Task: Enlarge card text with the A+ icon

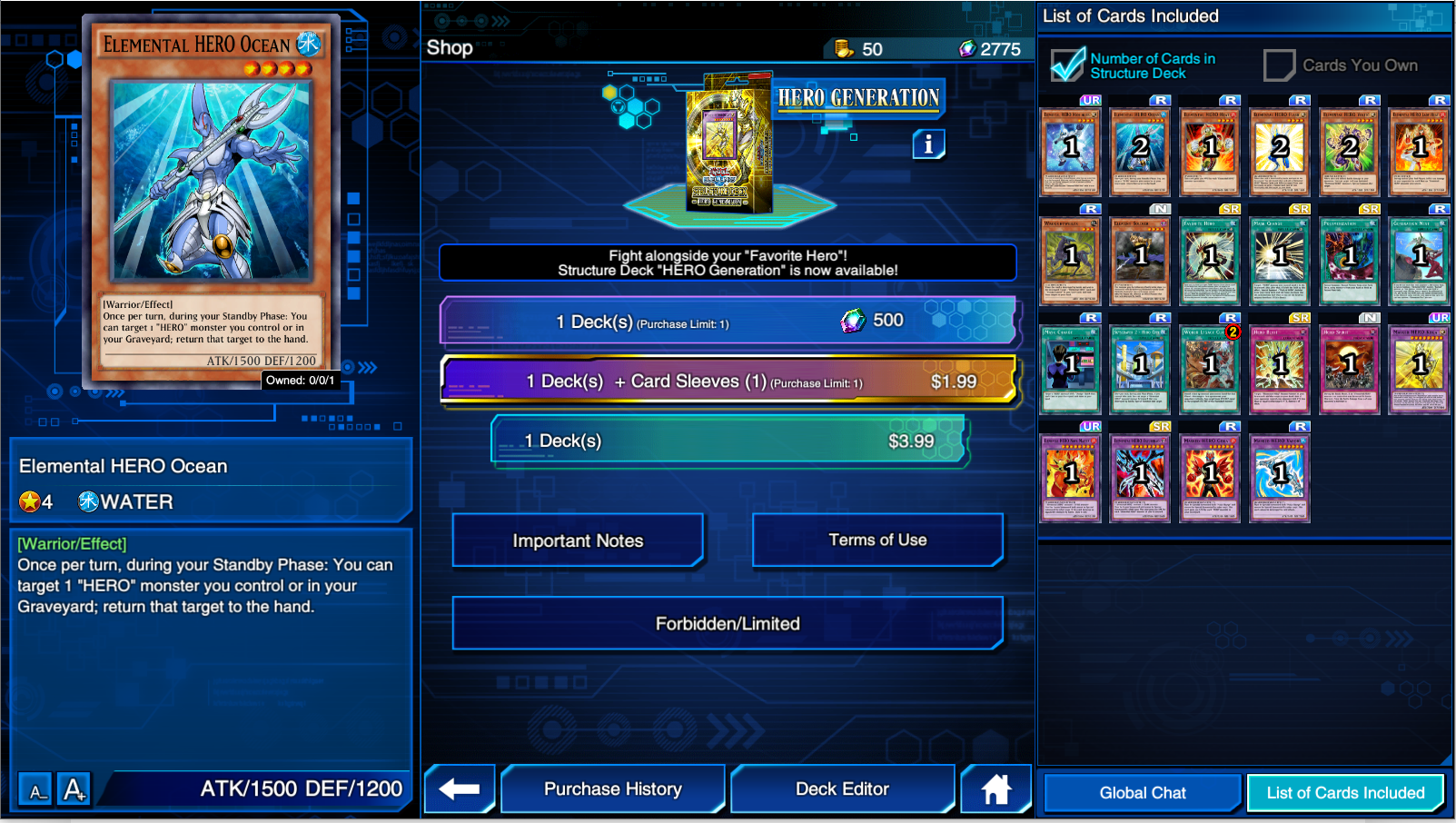Action: pos(72,788)
